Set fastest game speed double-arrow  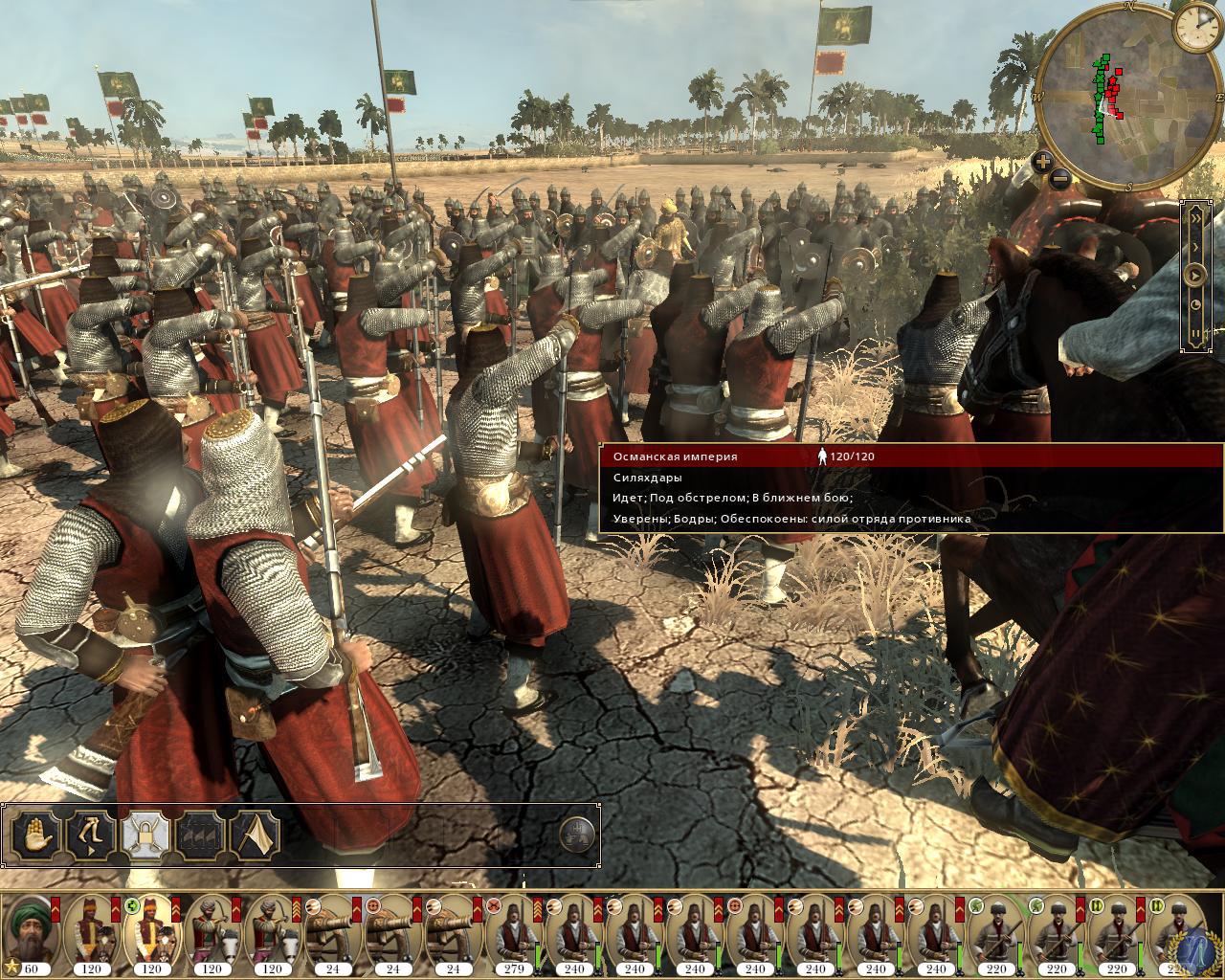pos(1195,217)
